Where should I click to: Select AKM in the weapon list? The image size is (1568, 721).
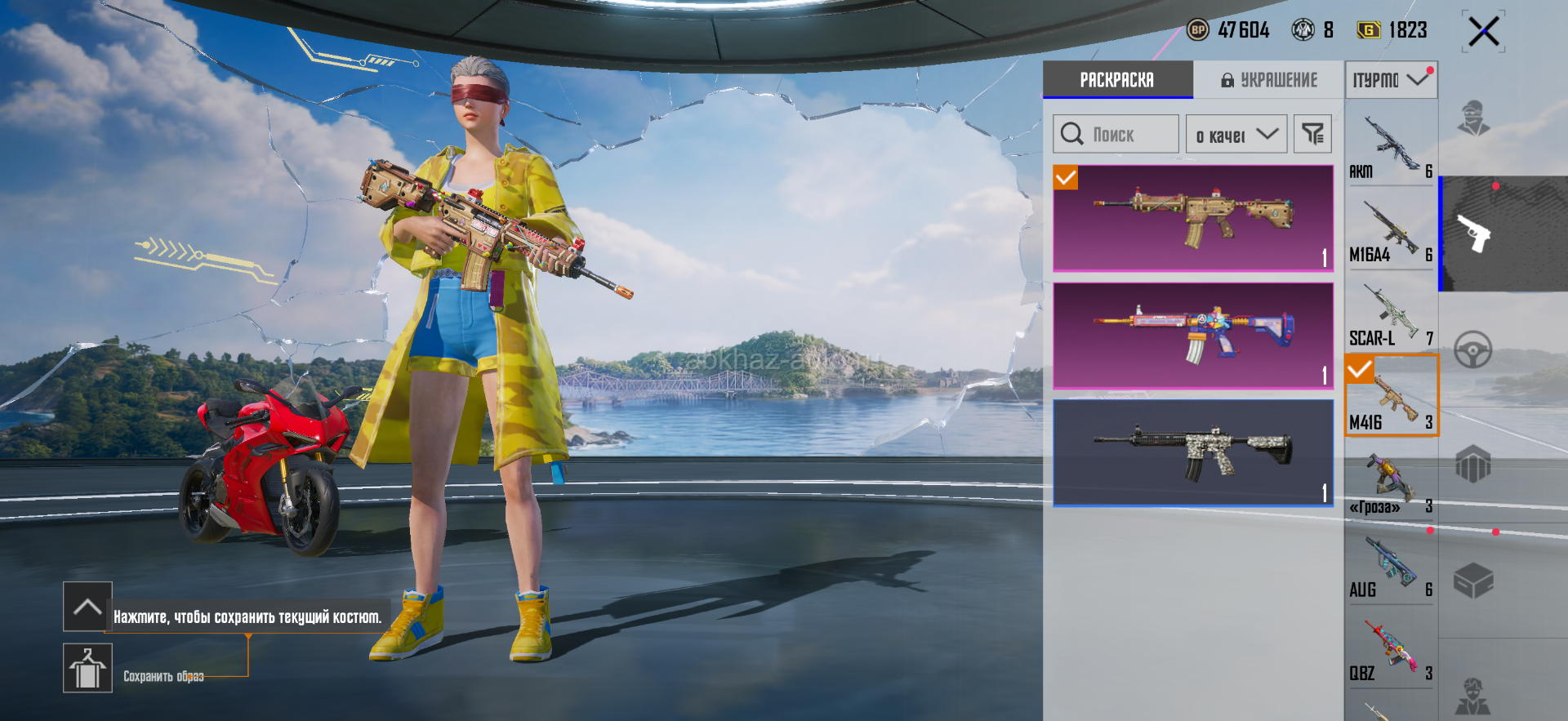tap(1391, 147)
